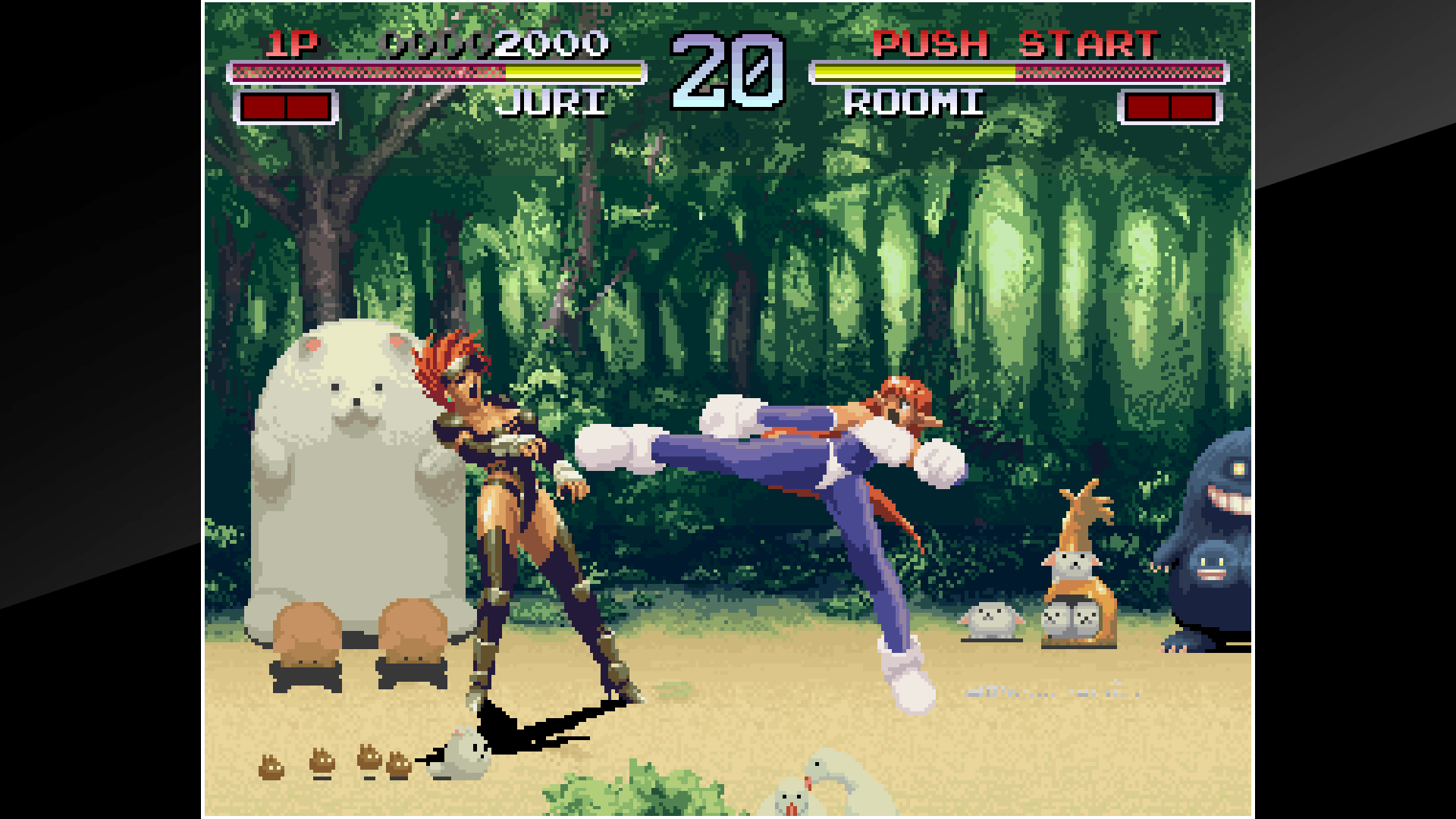Click the giant white bear in background
Image resolution: width=1456 pixels, height=819 pixels.
point(349,485)
